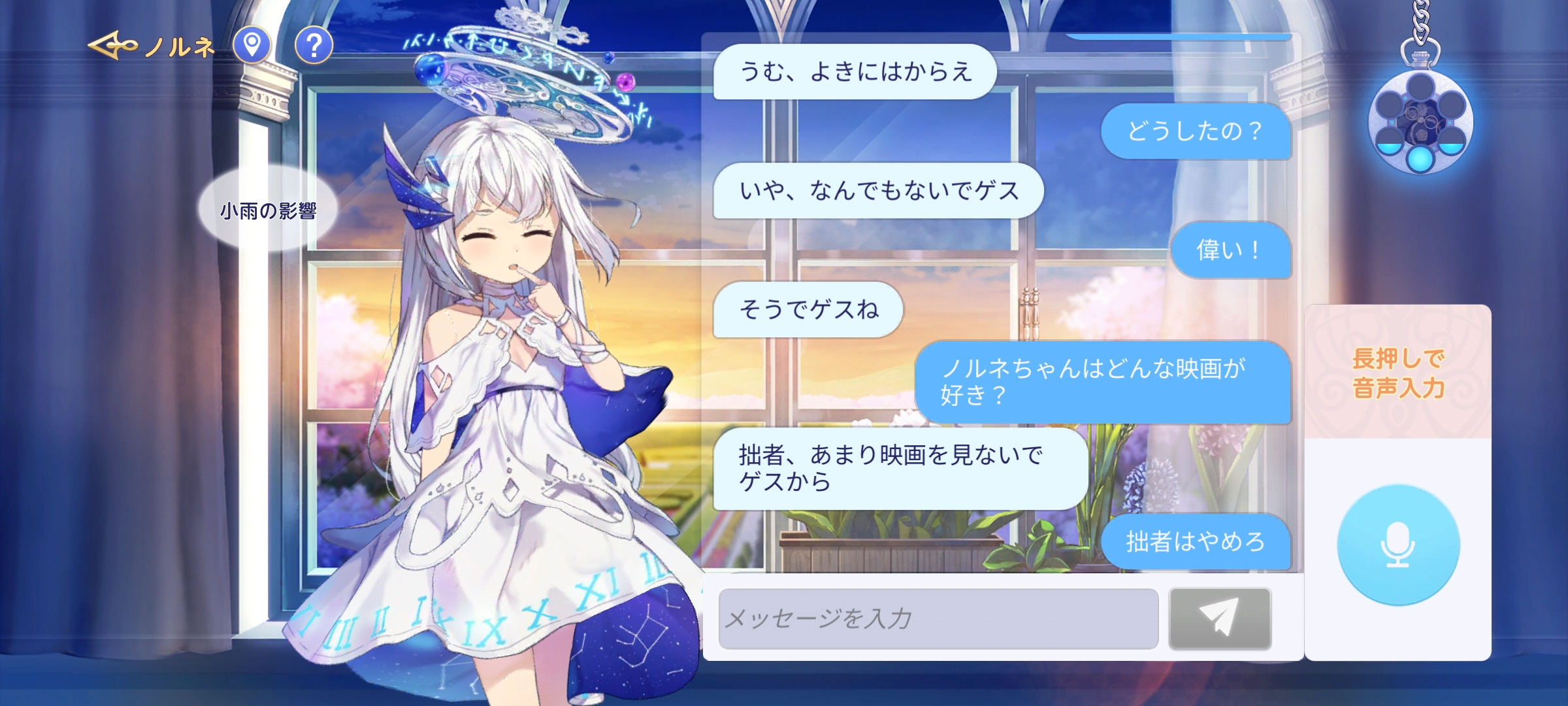1568x706 pixels.
Task: Open help via the question mark icon
Action: pos(314,45)
